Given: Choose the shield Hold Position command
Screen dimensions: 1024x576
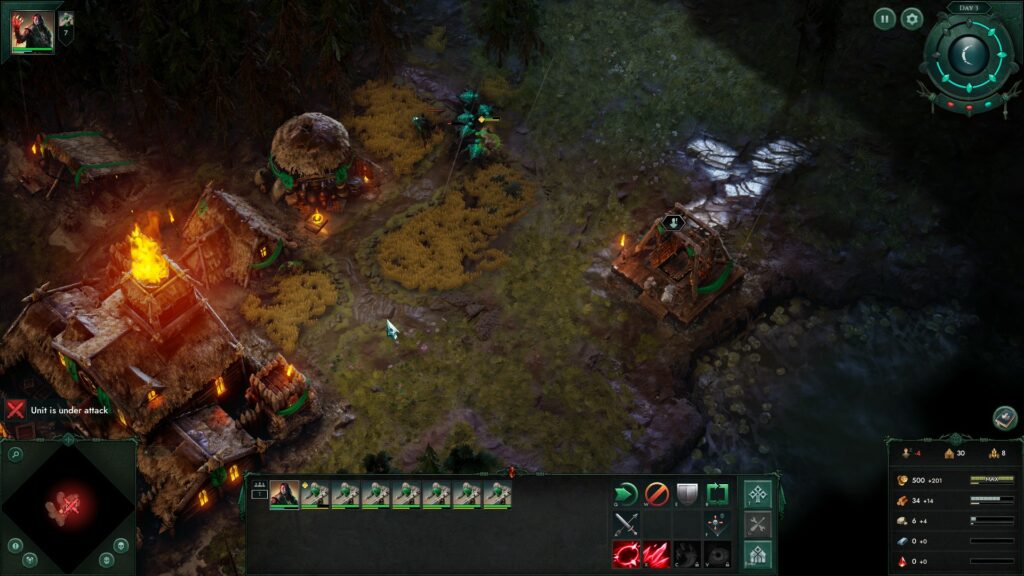Looking at the screenshot, I should 687,494.
